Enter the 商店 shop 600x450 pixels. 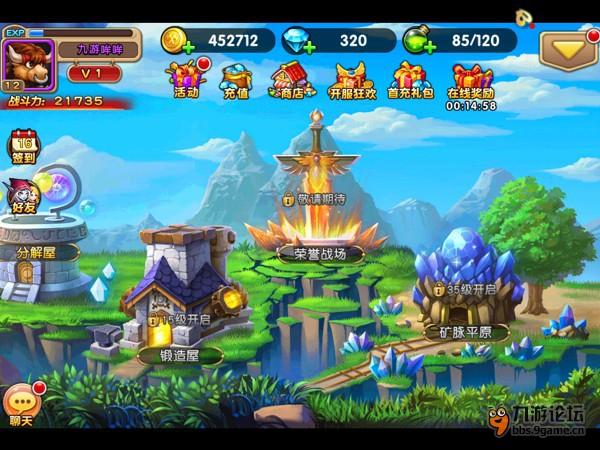(x=290, y=79)
